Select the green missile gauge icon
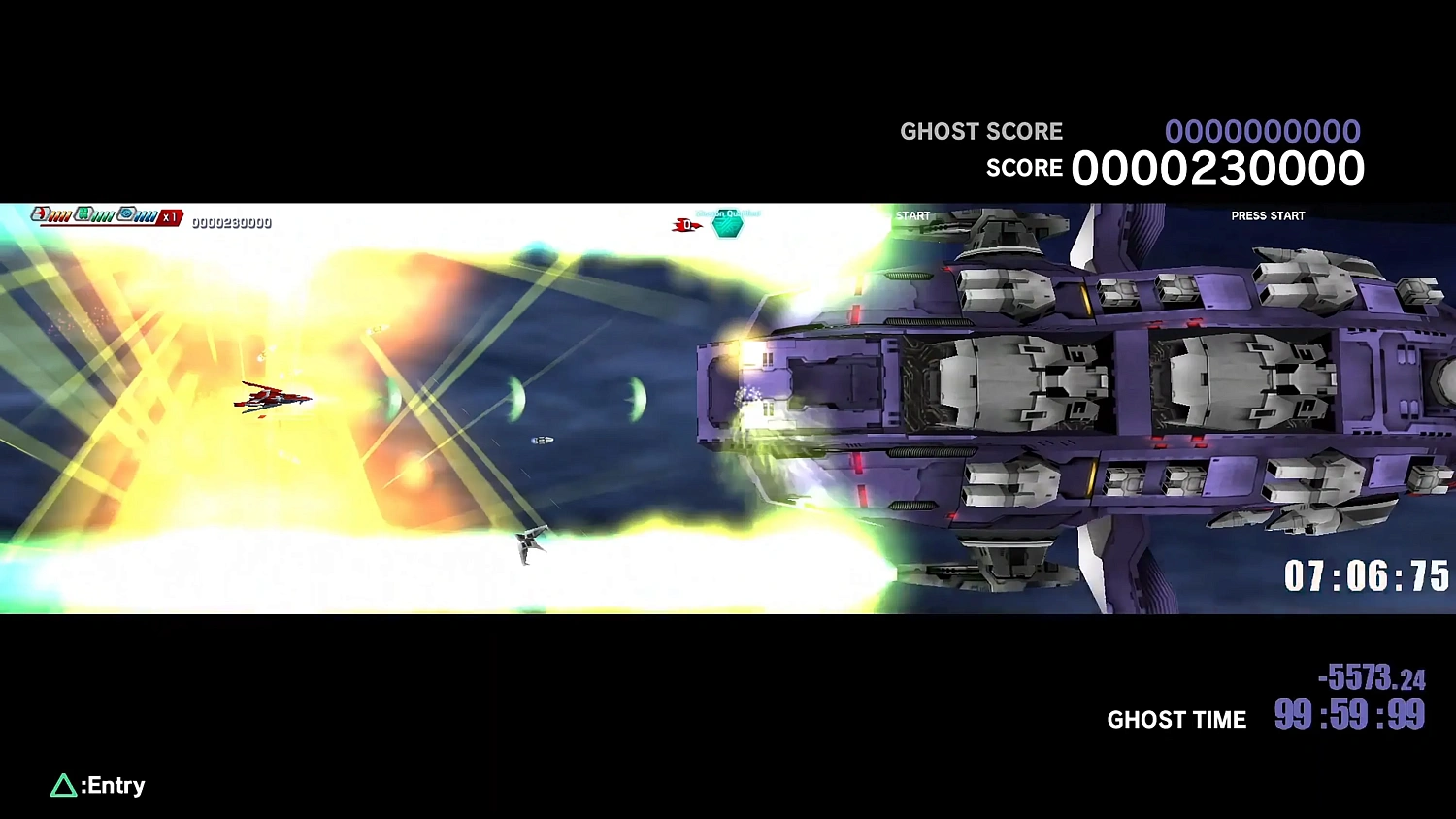 tap(83, 213)
